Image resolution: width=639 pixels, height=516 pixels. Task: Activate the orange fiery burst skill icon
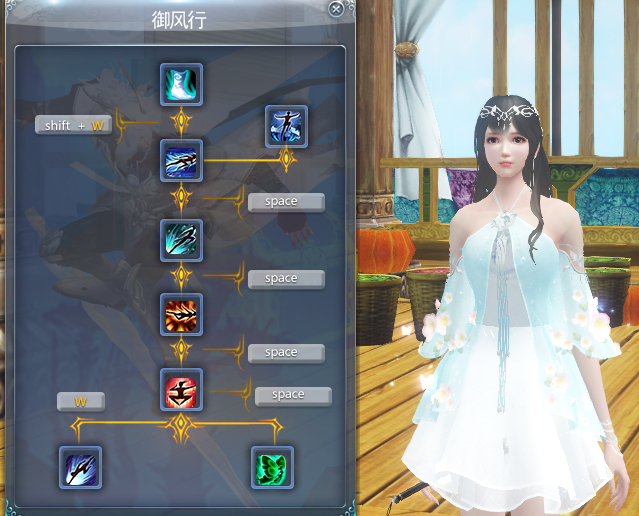pos(181,314)
